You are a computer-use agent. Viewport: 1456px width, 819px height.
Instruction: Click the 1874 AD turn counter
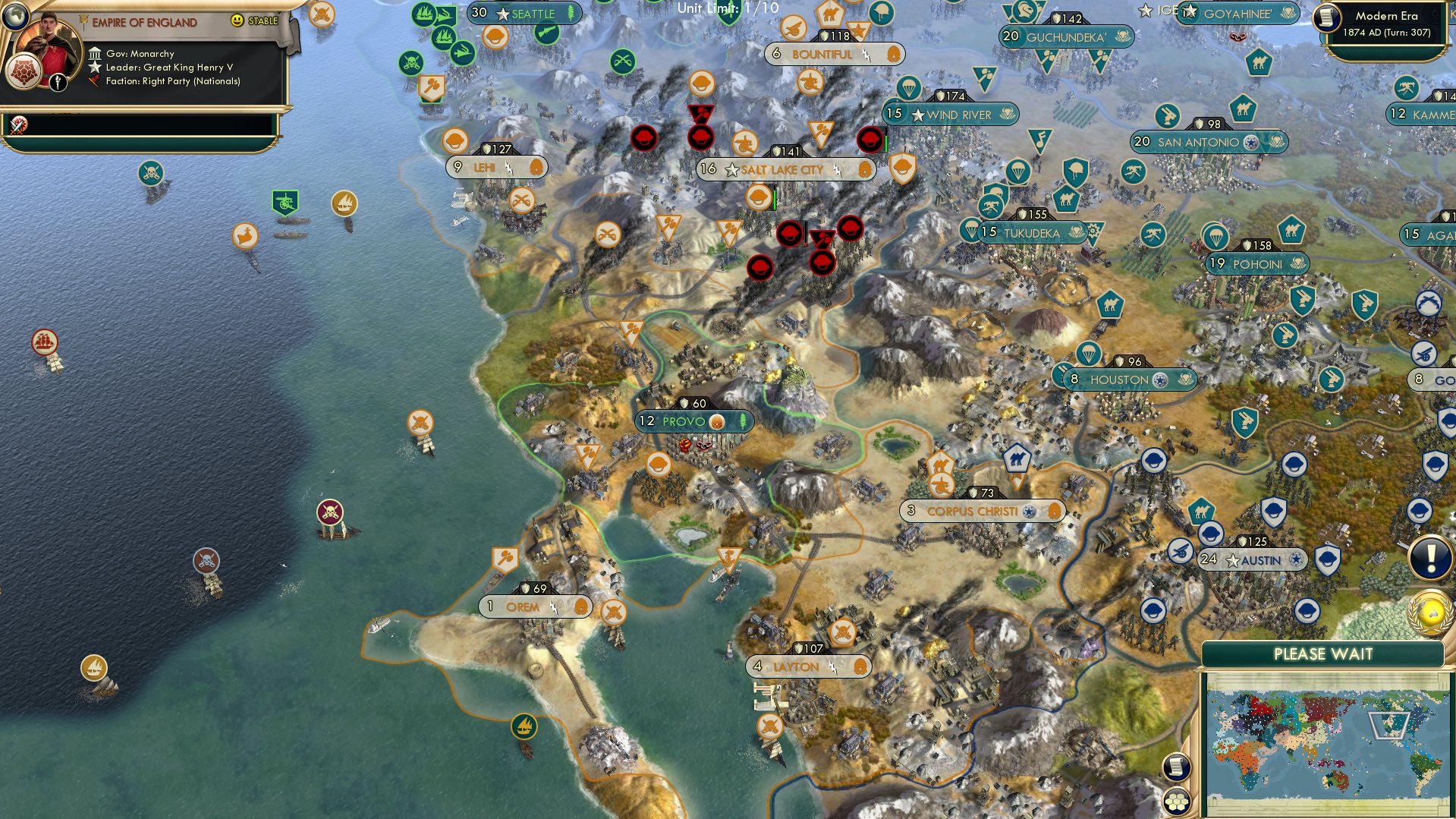[x=1385, y=33]
